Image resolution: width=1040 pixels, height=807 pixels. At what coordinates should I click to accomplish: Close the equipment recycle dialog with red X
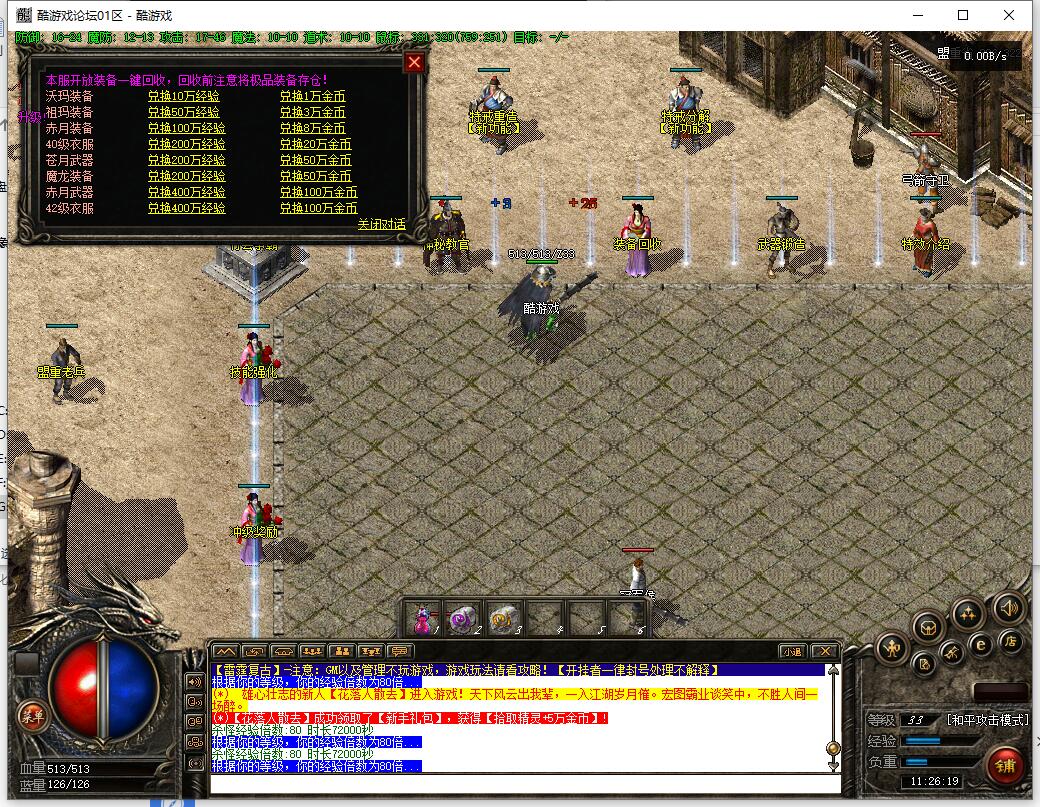414,63
